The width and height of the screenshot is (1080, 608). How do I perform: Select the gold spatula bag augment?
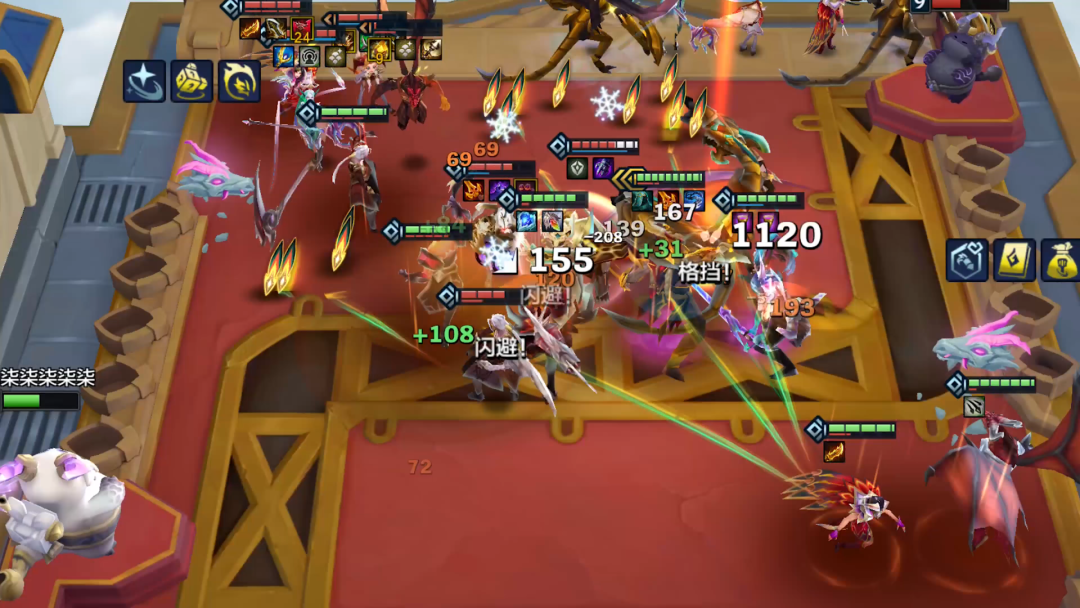pos(1060,260)
